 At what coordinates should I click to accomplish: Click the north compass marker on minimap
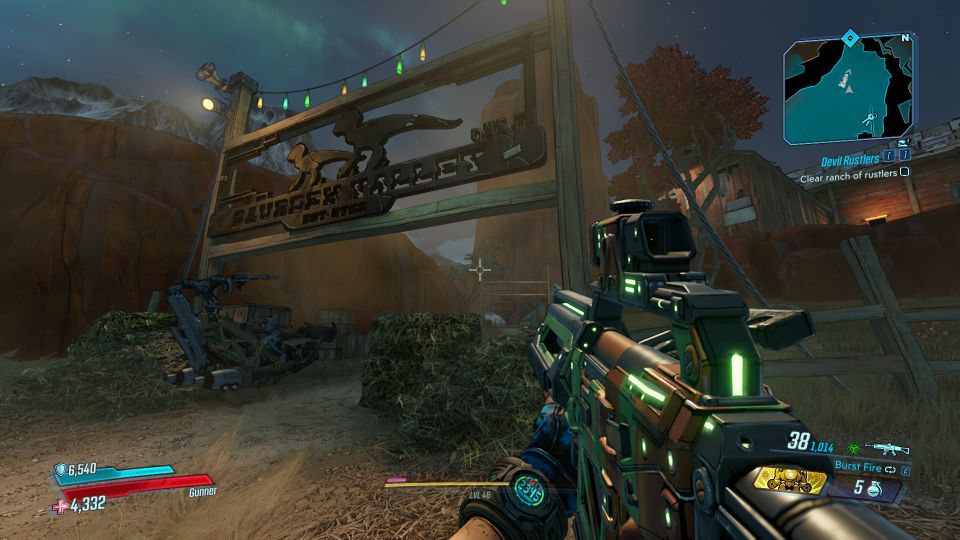click(x=905, y=39)
